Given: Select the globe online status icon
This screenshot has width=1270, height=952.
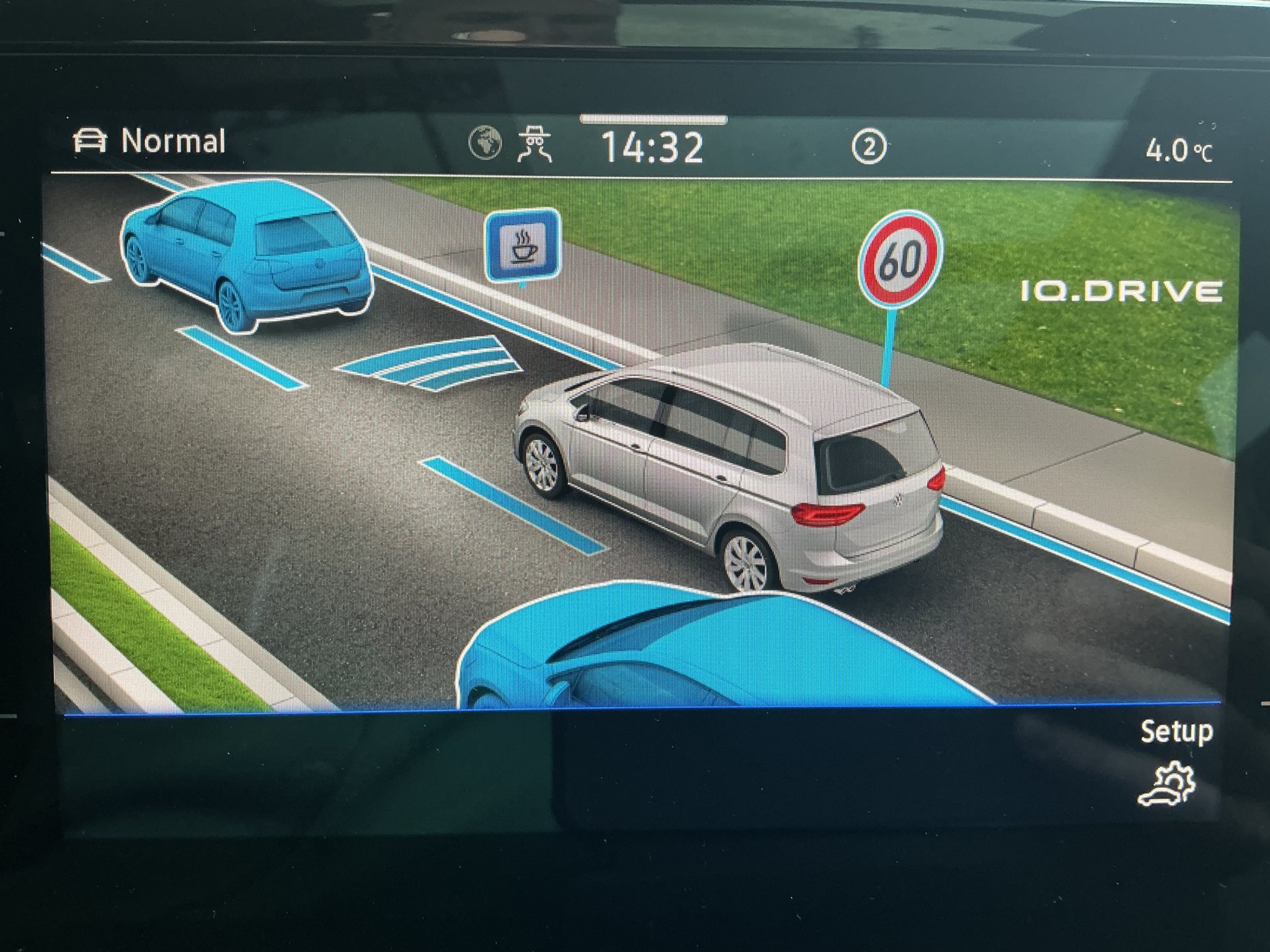Looking at the screenshot, I should [485, 143].
